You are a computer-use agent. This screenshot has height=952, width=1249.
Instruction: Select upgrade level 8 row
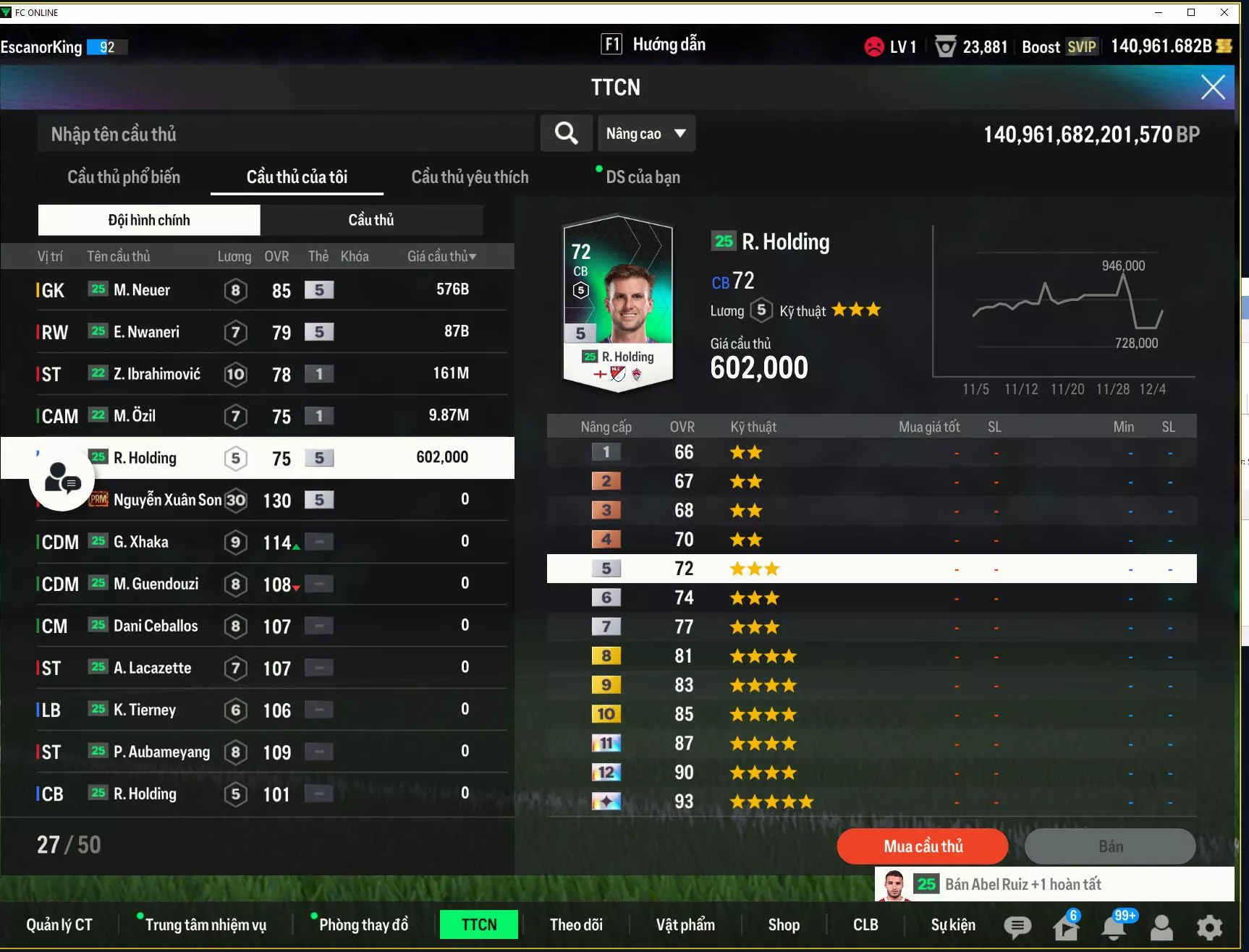click(871, 656)
